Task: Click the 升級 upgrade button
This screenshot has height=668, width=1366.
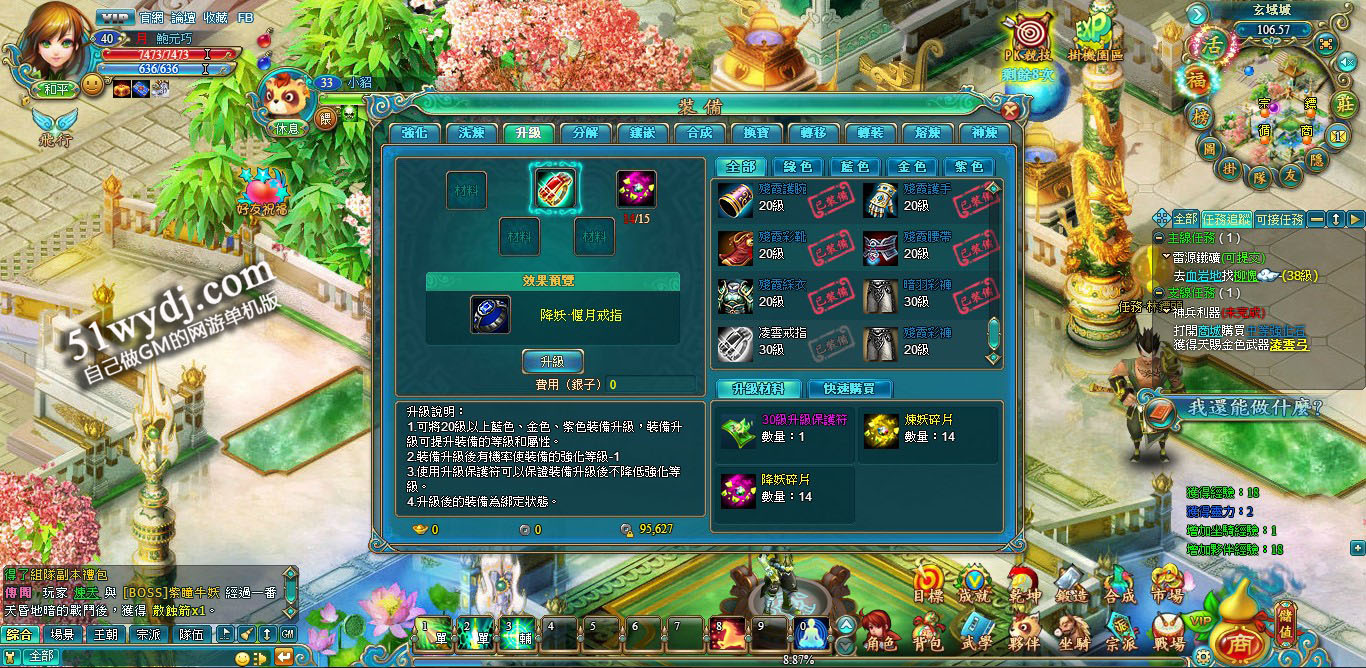Action: point(552,361)
